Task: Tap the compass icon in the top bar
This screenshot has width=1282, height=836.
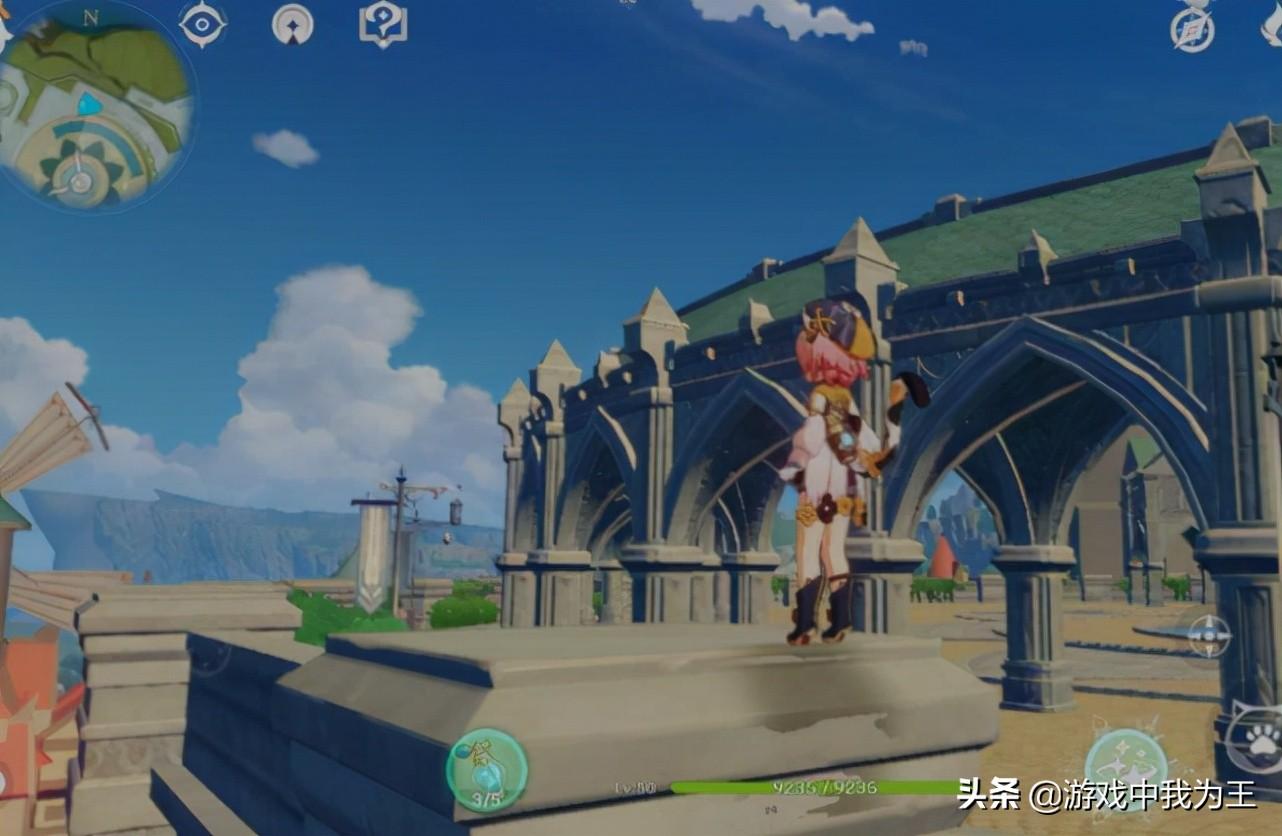Action: tap(1192, 28)
